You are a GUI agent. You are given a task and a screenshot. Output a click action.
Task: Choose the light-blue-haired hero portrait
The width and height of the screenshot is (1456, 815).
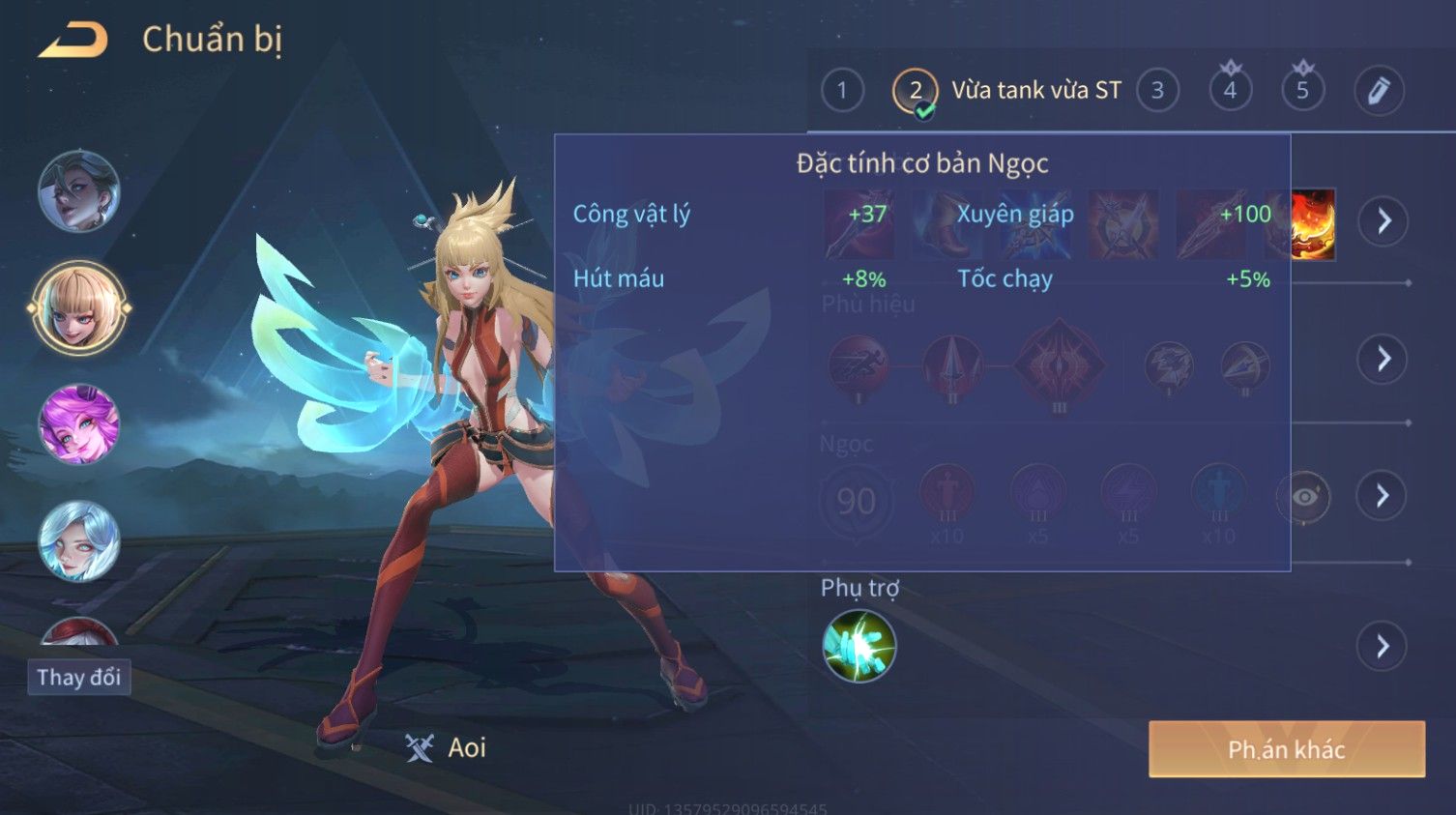point(79,540)
